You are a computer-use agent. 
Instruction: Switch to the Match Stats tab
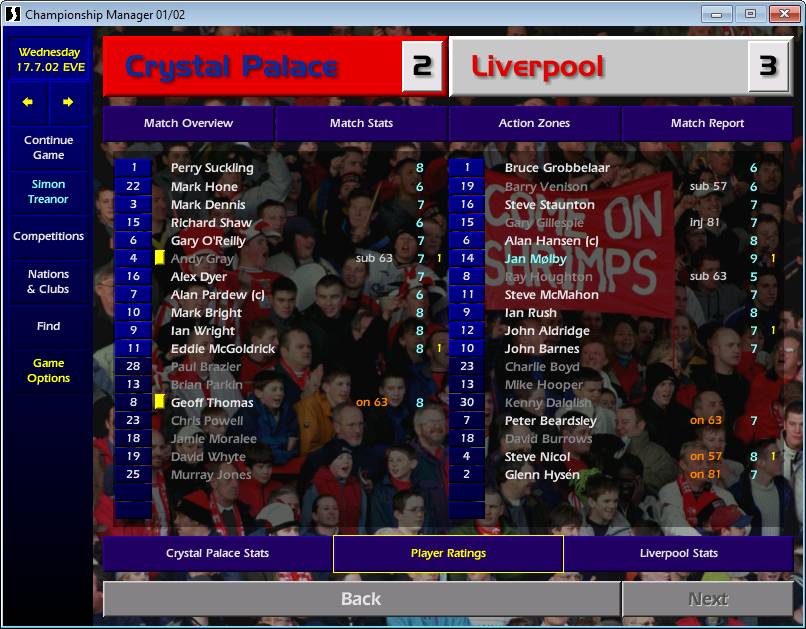pyautogui.click(x=361, y=123)
